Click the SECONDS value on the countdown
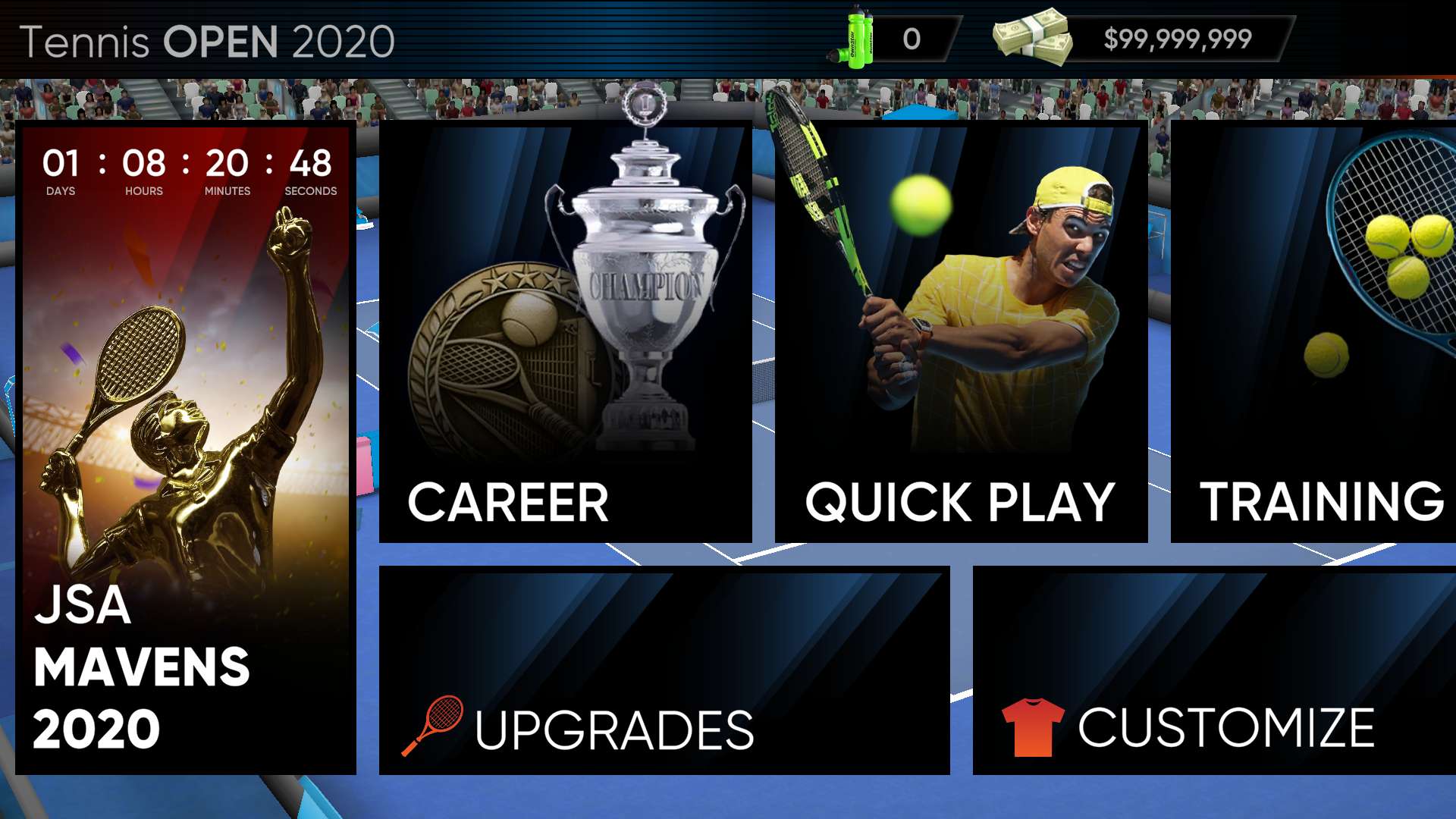This screenshot has height=819, width=1456. (x=312, y=163)
